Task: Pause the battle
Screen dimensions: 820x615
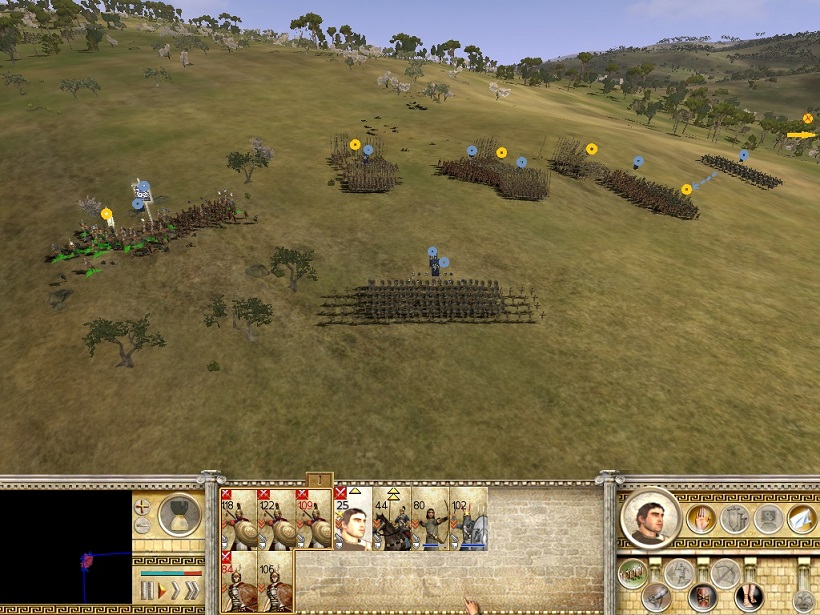Action: click(147, 591)
